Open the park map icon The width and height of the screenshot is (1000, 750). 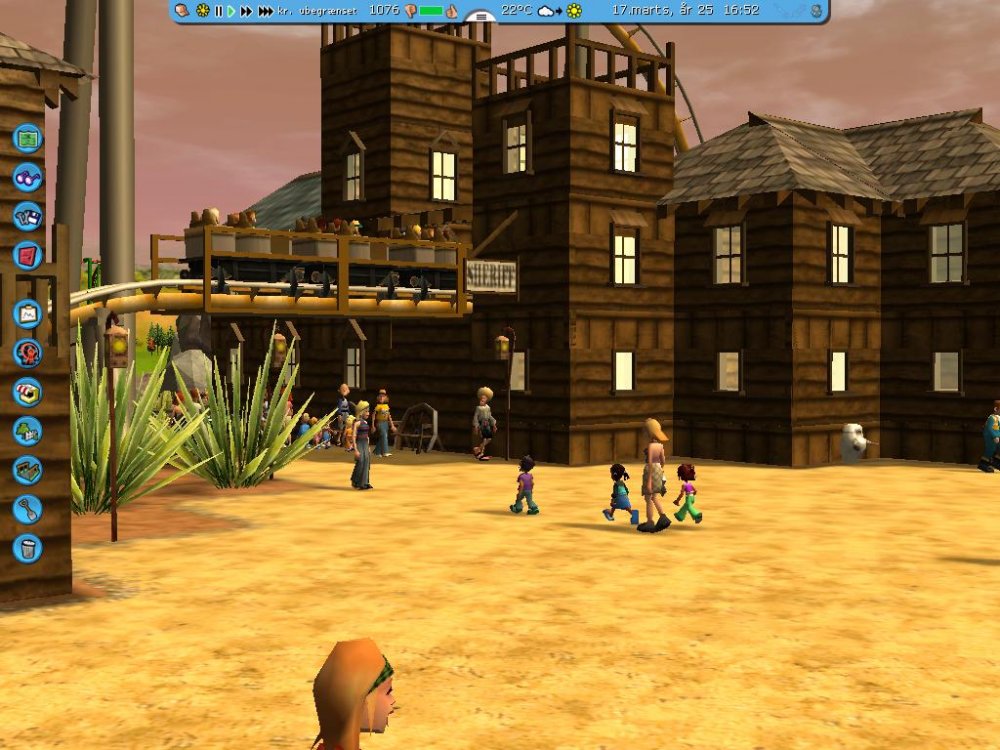pos(28,138)
